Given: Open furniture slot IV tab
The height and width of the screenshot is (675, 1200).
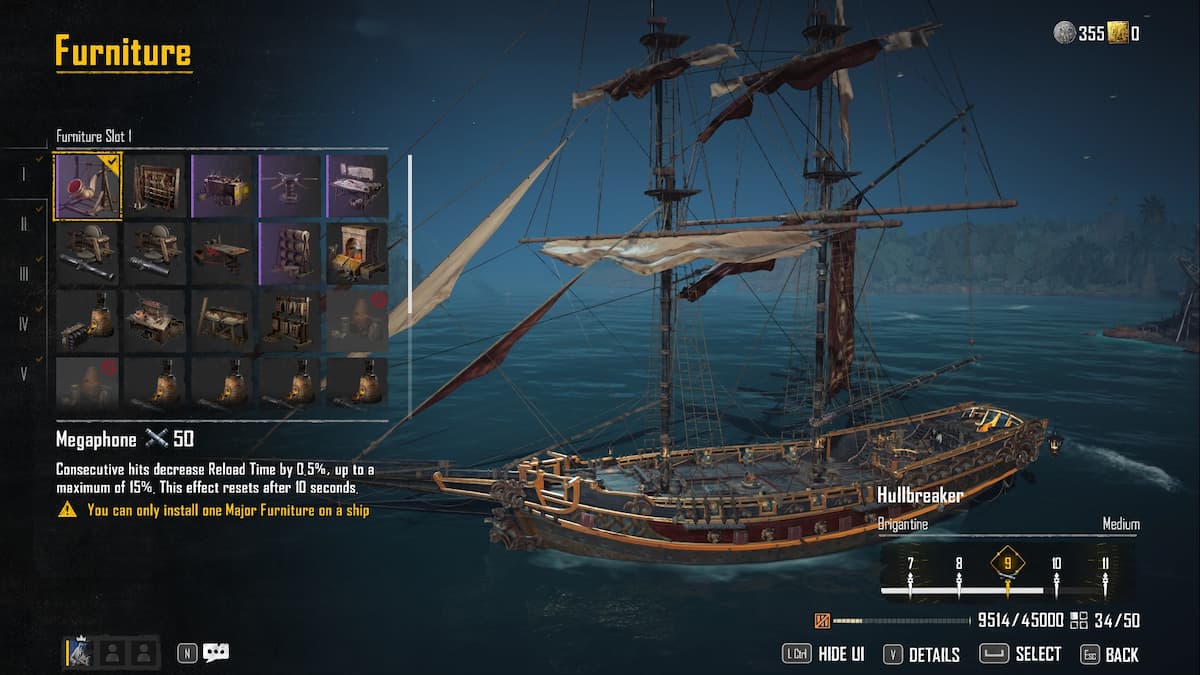Looking at the screenshot, I should click(x=24, y=324).
